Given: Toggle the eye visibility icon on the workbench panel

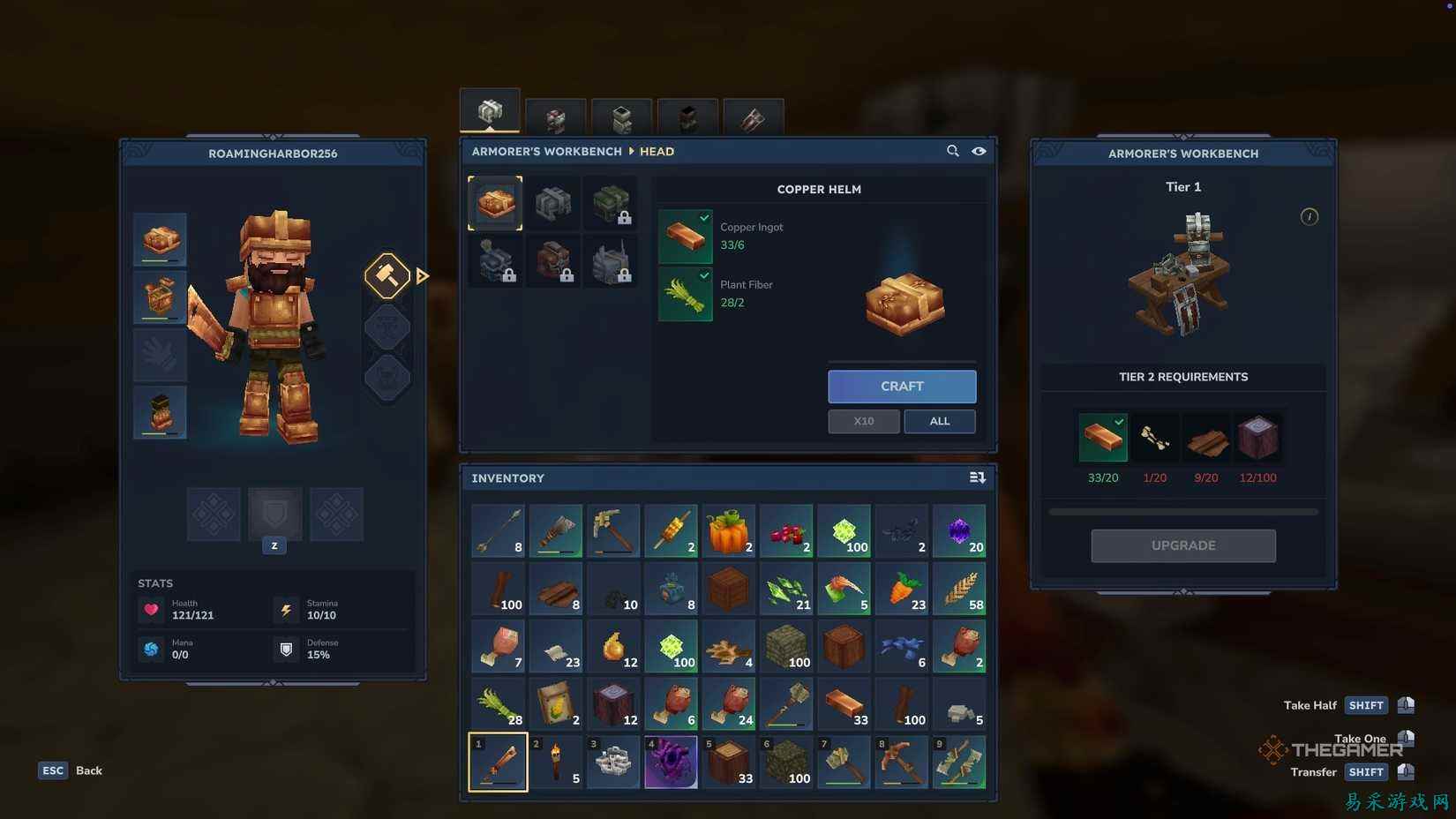Looking at the screenshot, I should point(979,151).
